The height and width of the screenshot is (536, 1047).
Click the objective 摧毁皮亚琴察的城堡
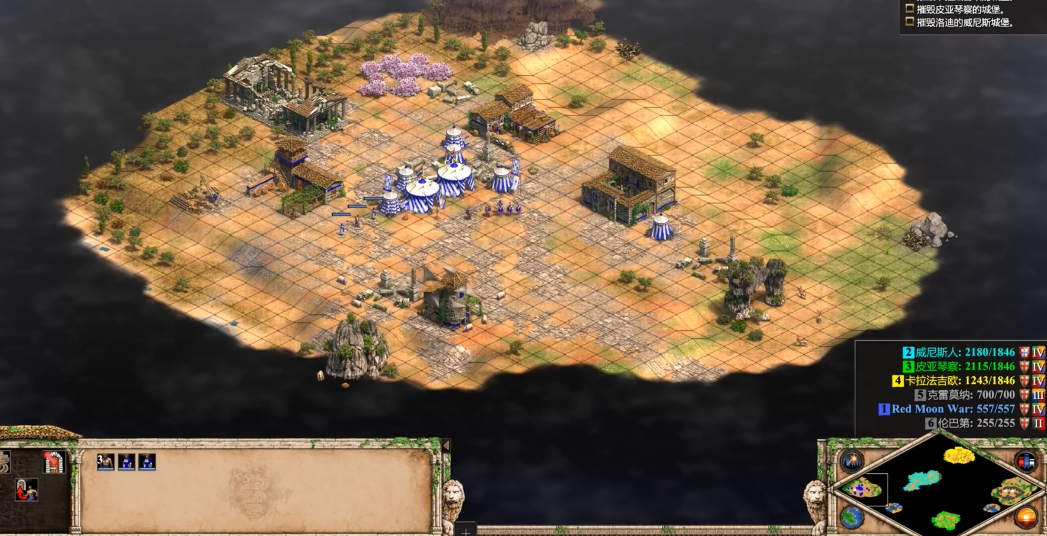(966, 8)
